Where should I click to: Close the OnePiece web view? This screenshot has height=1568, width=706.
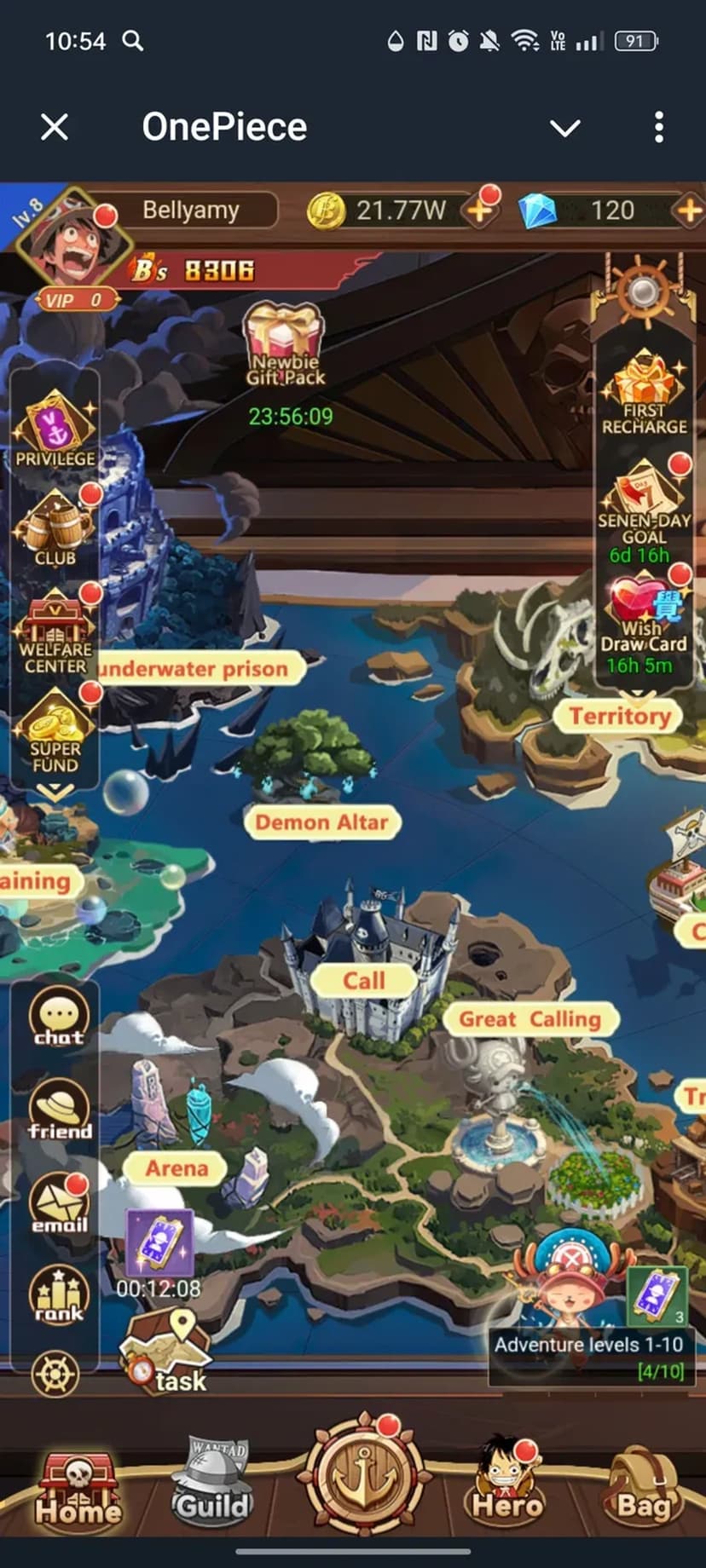[x=55, y=128]
